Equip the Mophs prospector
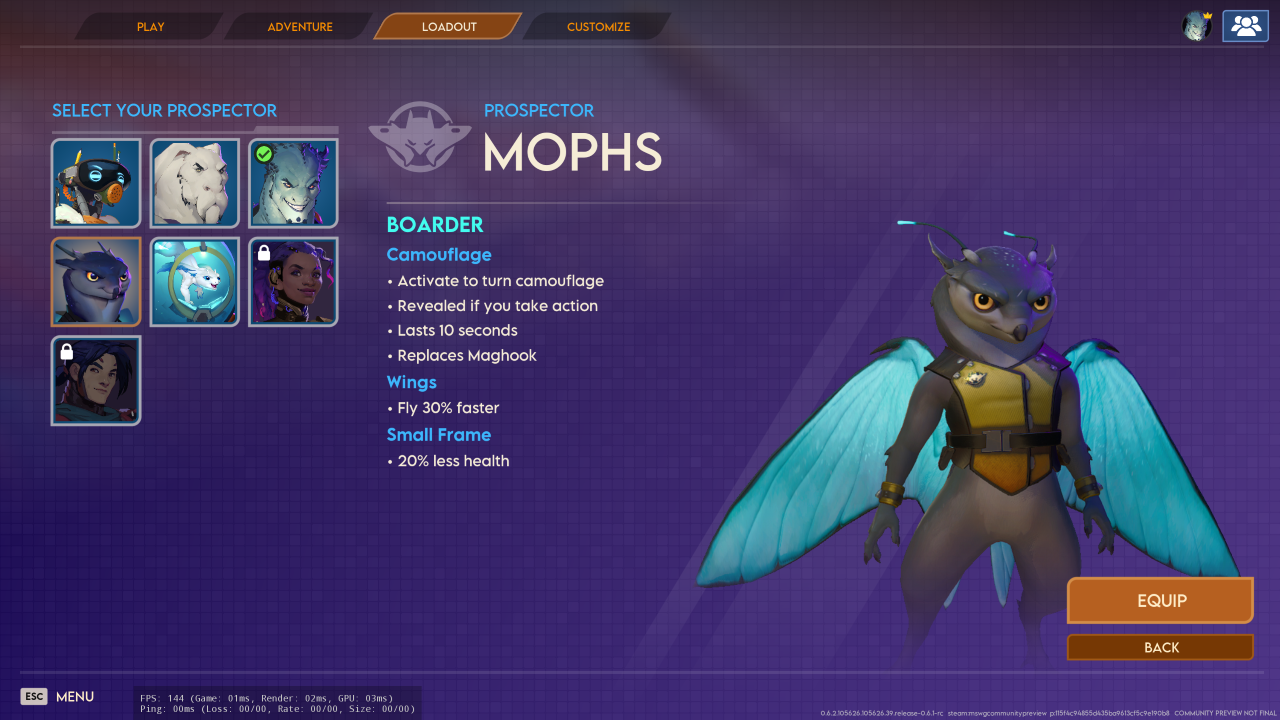 pos(1160,601)
